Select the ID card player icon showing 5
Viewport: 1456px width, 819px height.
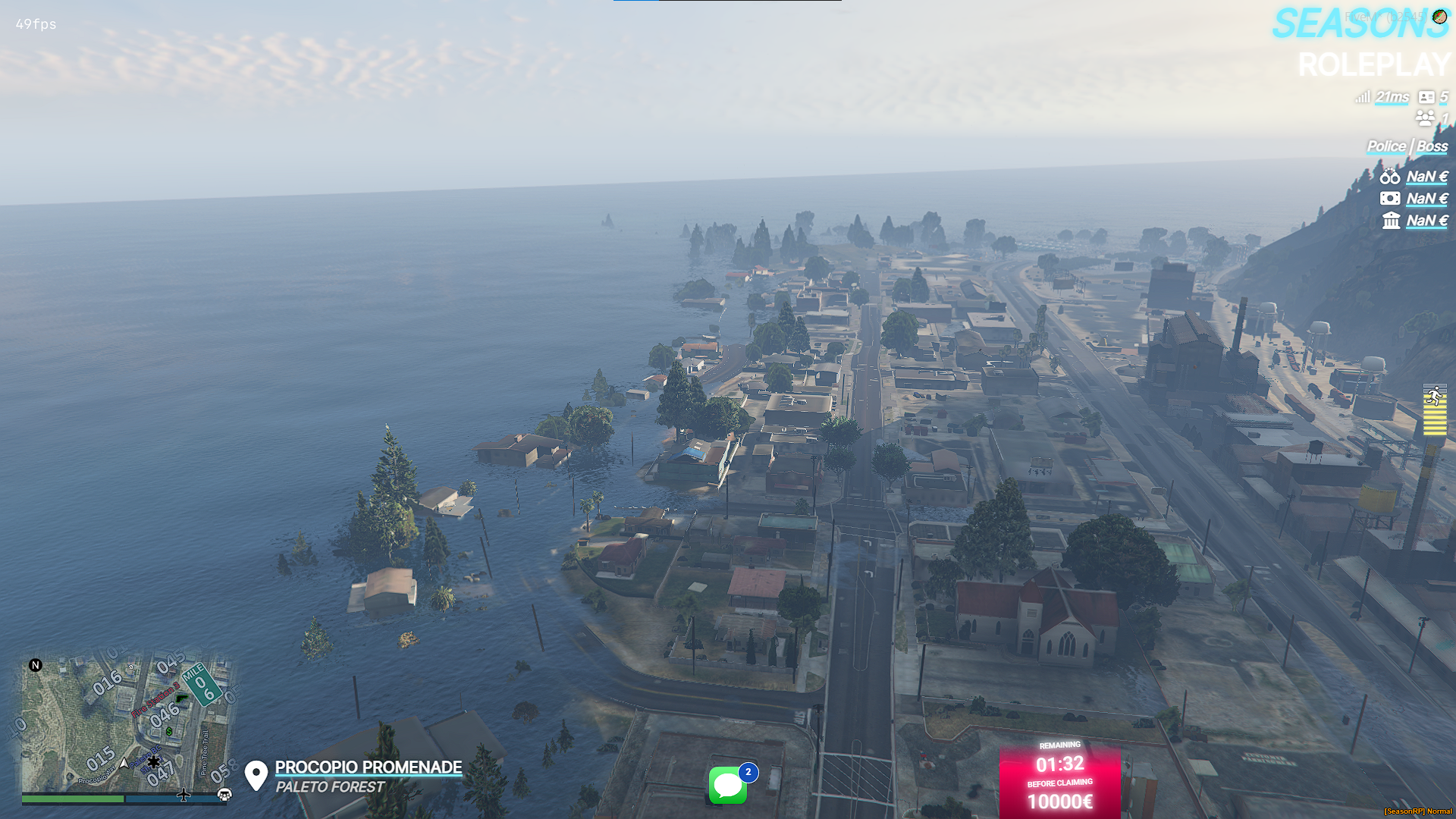(x=1427, y=98)
